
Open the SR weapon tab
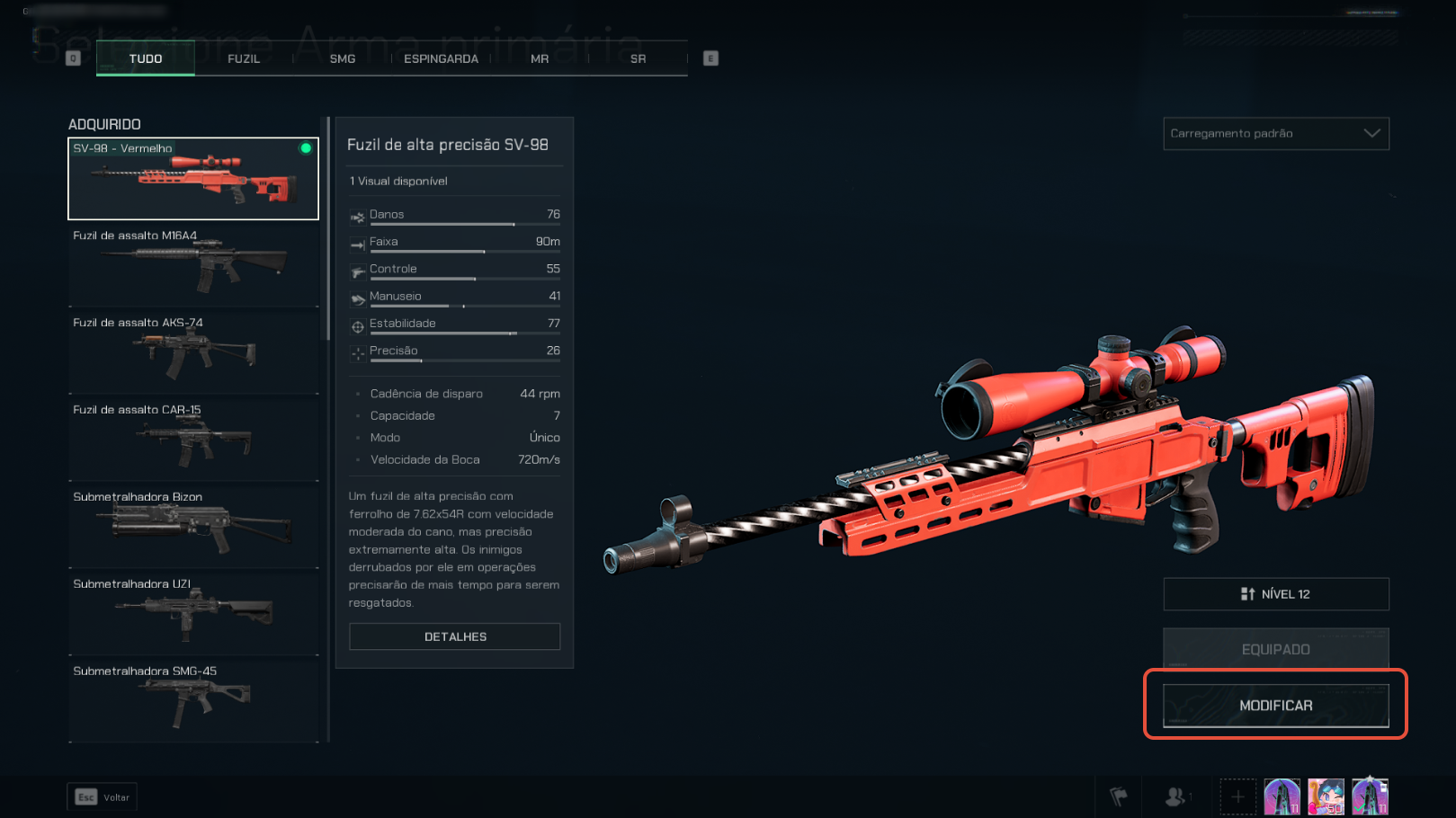638,58
